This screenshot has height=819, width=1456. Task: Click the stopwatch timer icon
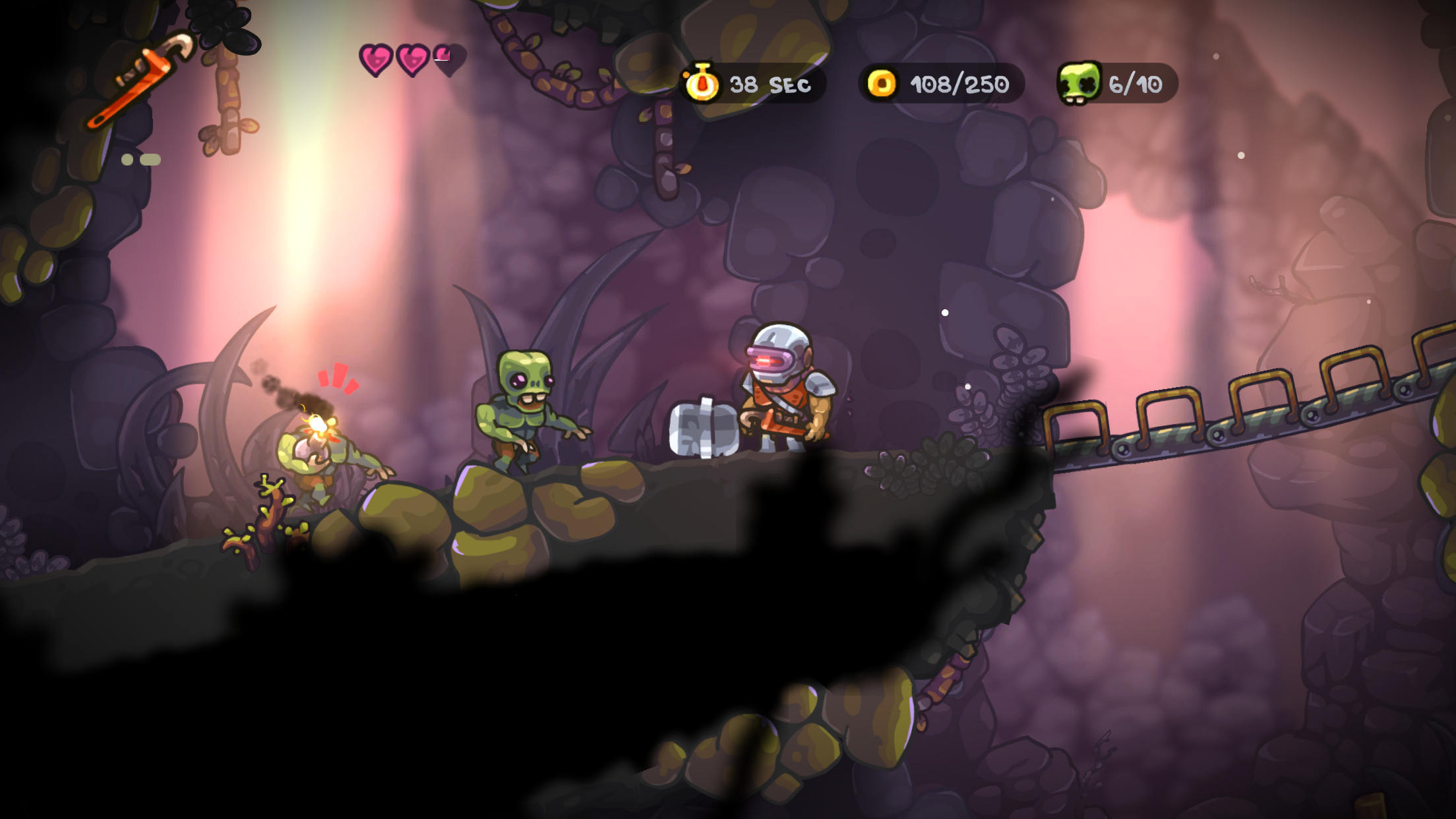pos(703,83)
